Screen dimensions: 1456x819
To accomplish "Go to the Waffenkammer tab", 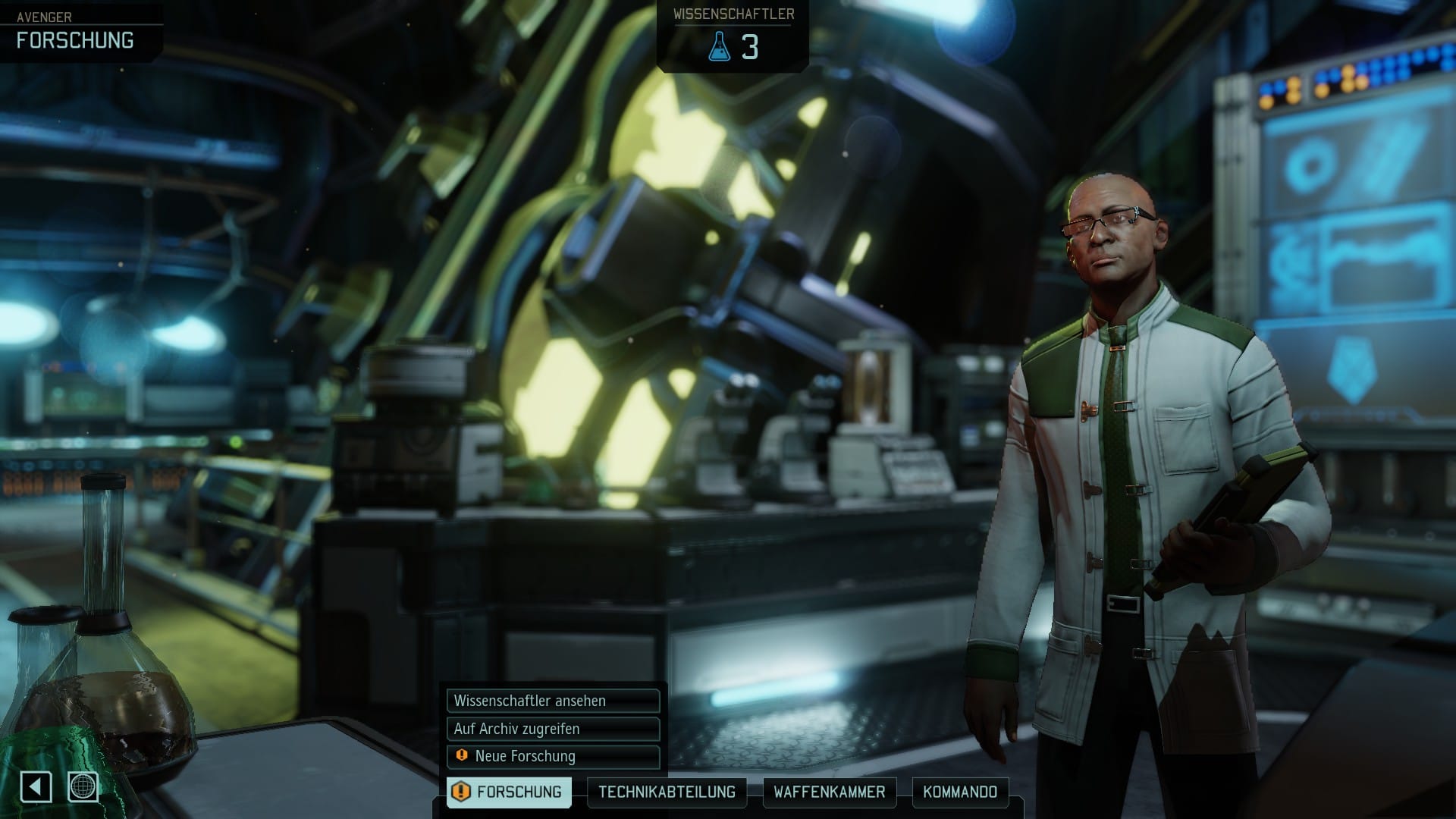I will point(829,792).
